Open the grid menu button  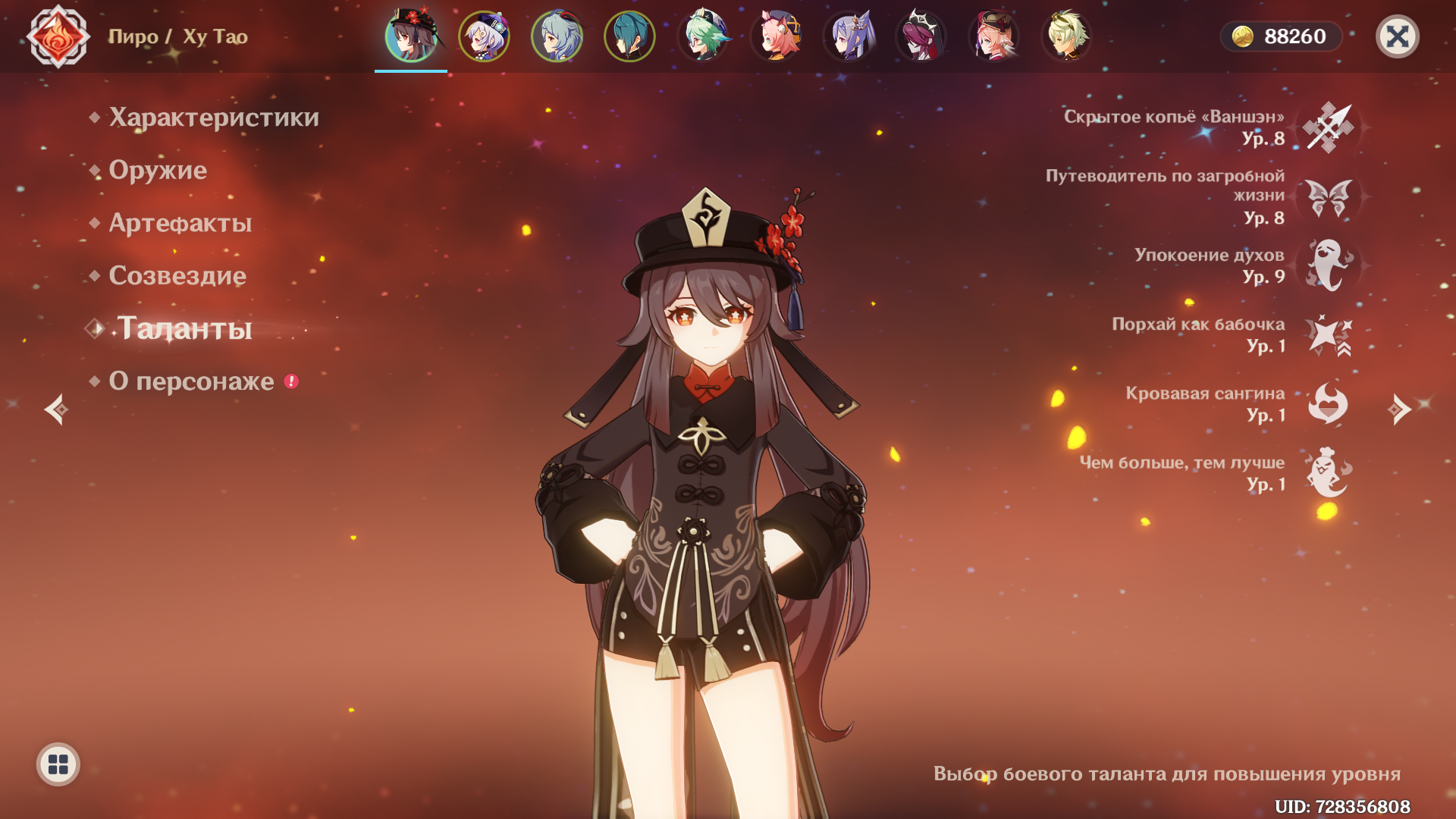[58, 764]
